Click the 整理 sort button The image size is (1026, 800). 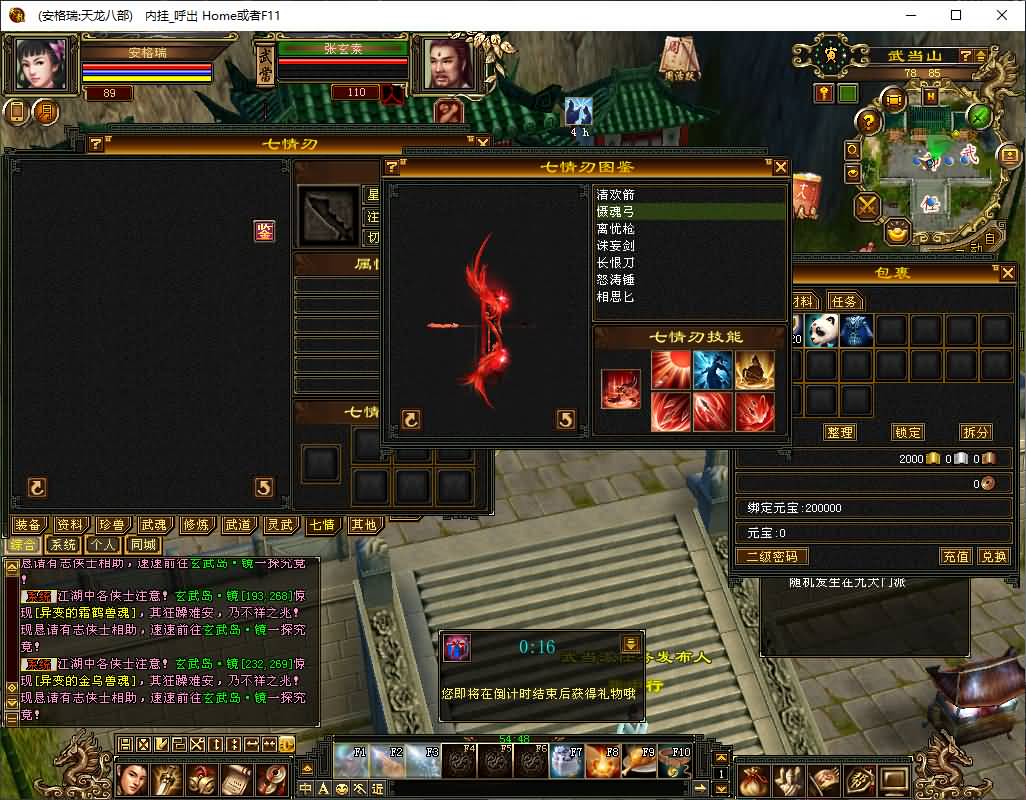tap(840, 432)
